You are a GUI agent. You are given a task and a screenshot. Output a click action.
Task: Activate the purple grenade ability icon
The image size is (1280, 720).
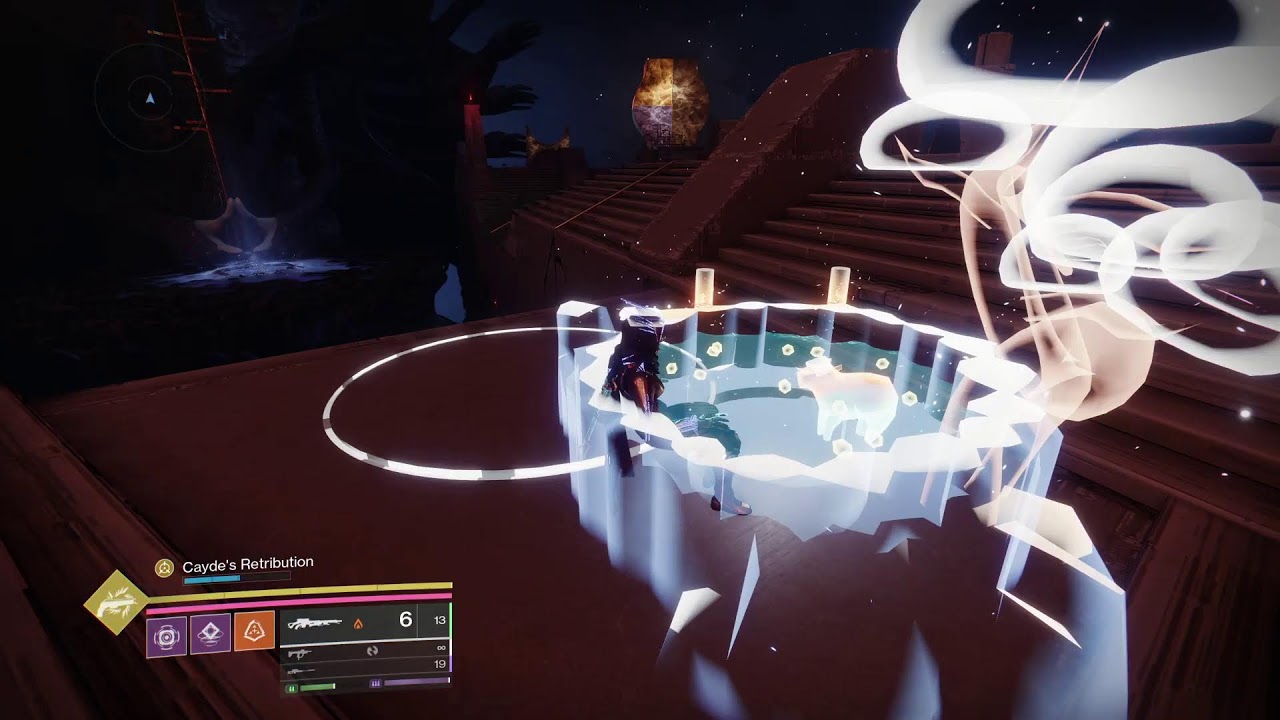[x=166, y=635]
